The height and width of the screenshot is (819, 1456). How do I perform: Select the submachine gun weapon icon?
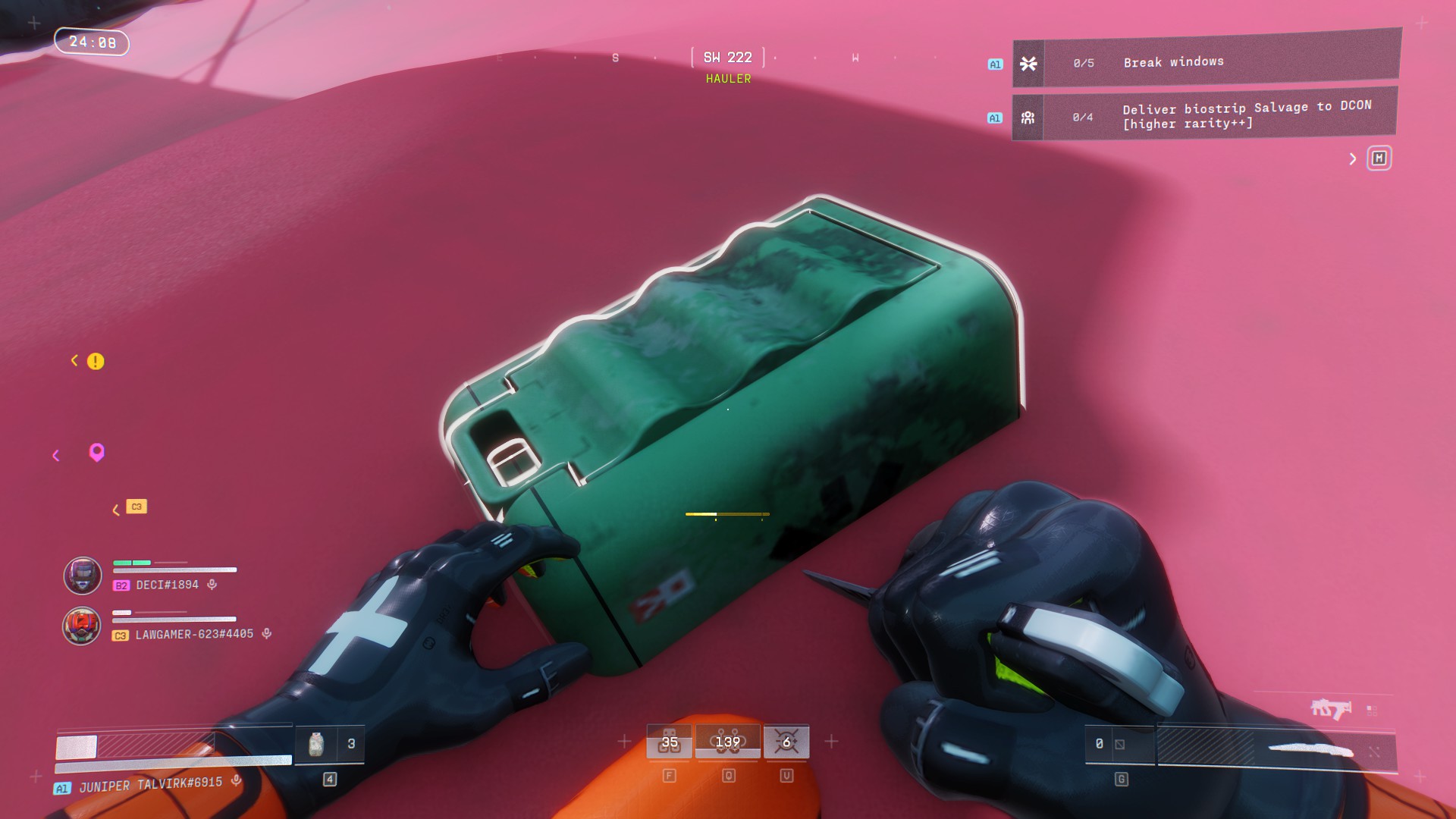pos(1331,709)
